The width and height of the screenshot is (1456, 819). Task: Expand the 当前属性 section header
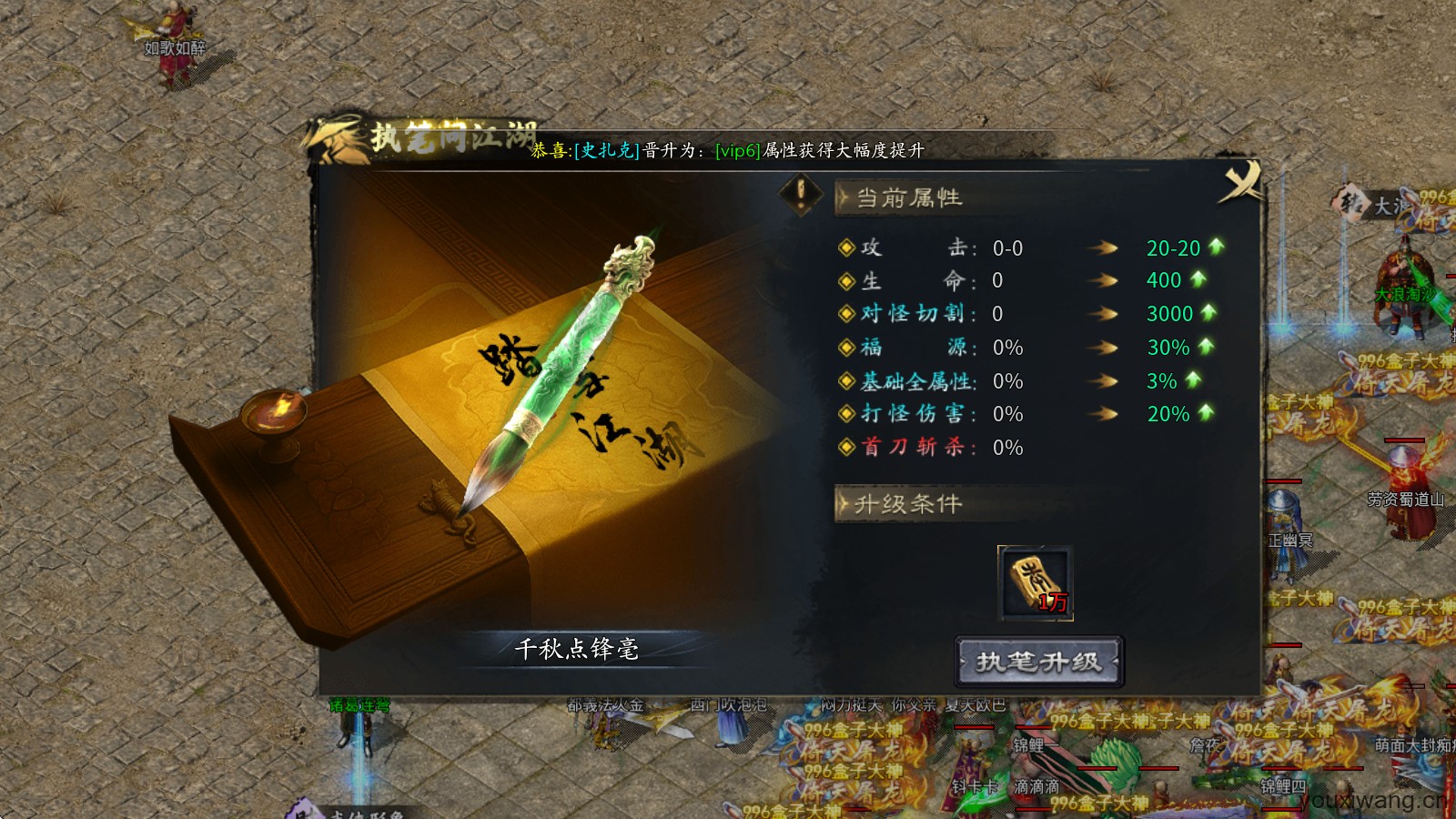pos(901,196)
